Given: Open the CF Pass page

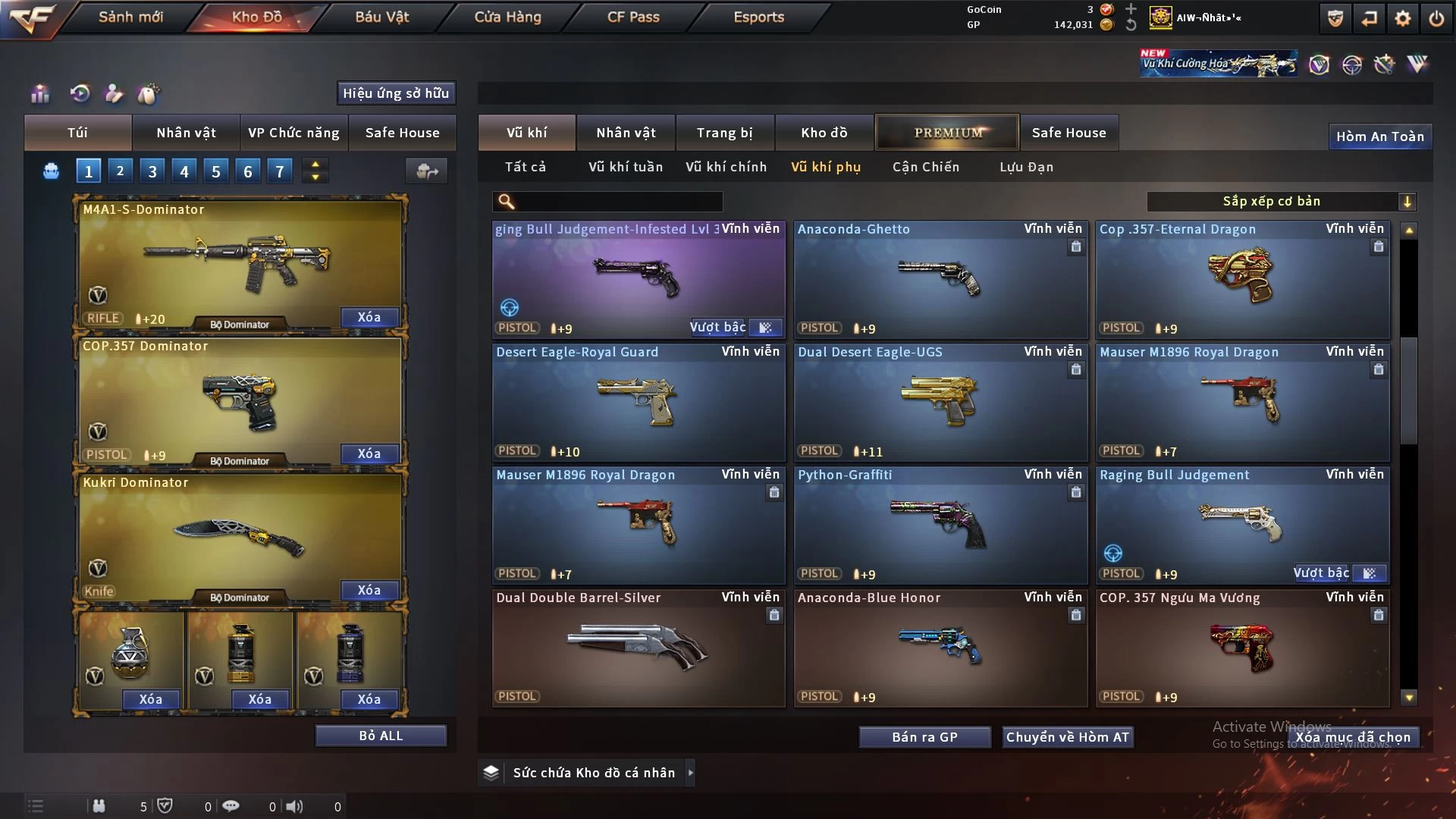Looking at the screenshot, I should coord(633,17).
